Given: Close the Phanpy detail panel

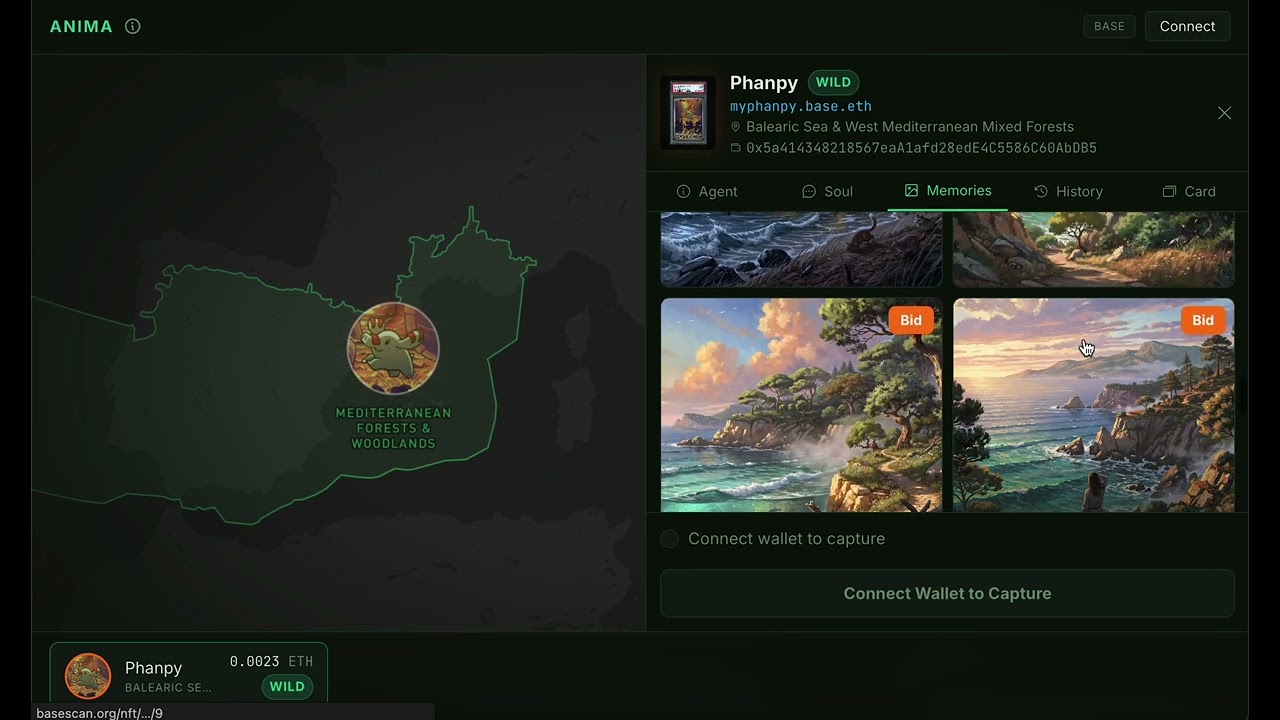Looking at the screenshot, I should [x=1224, y=113].
